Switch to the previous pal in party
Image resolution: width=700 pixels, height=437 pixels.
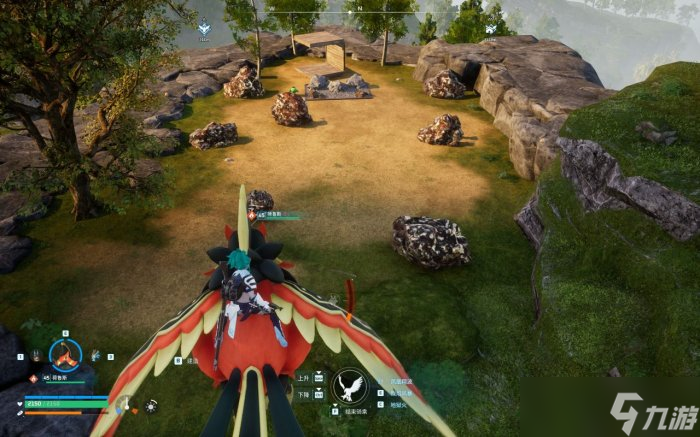click(x=36, y=355)
